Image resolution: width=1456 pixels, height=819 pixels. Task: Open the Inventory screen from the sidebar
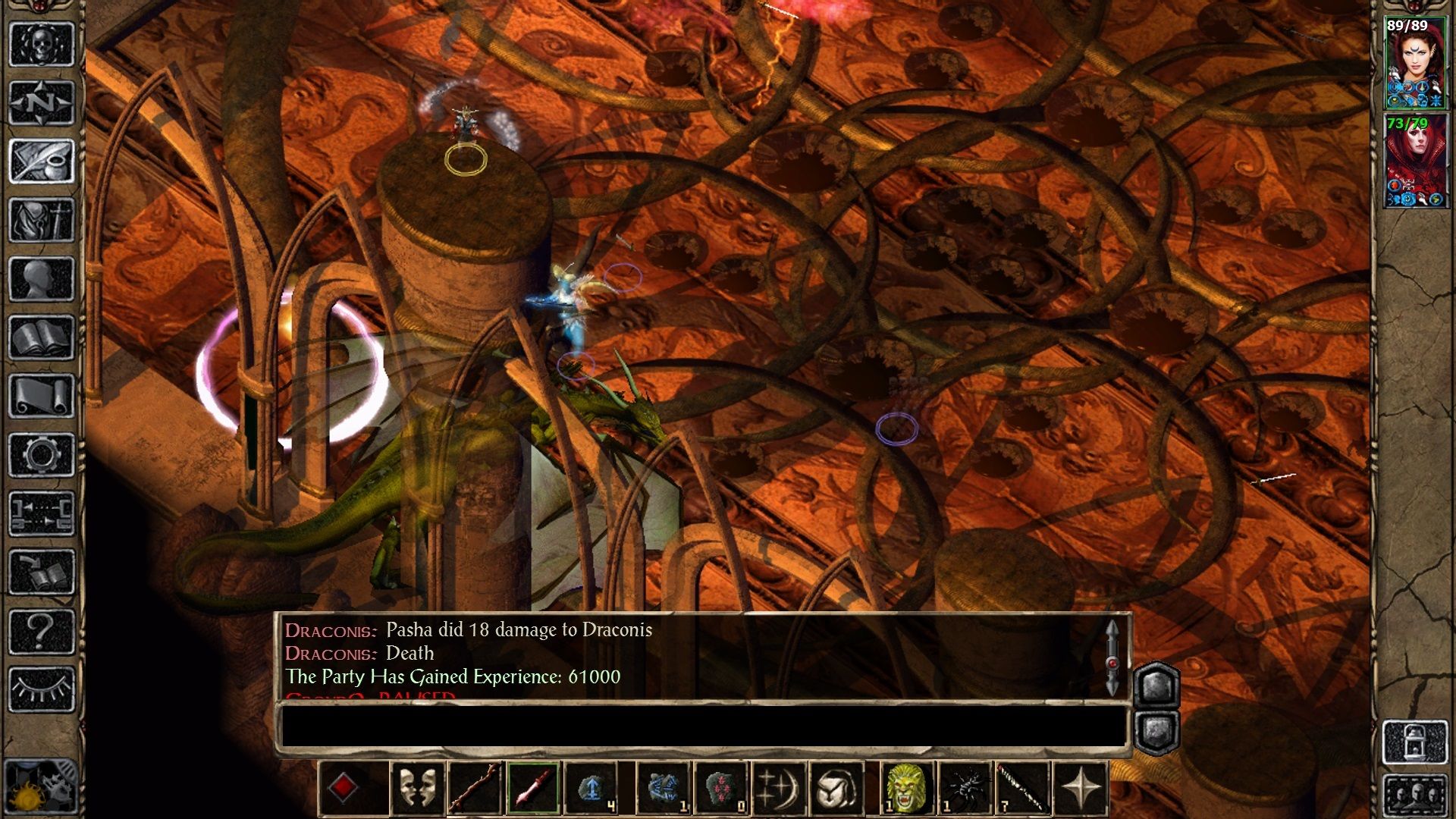42,218
